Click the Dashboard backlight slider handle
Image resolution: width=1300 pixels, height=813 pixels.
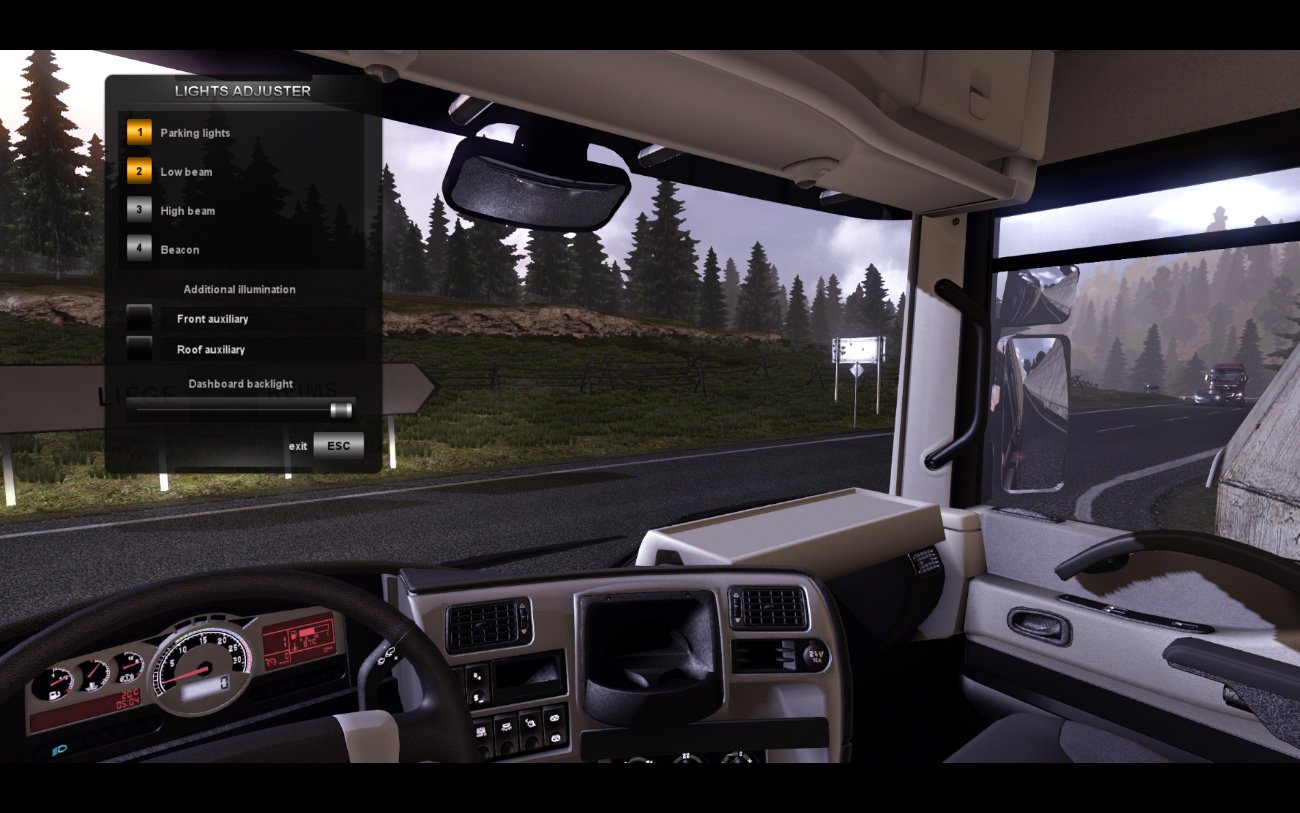[341, 410]
